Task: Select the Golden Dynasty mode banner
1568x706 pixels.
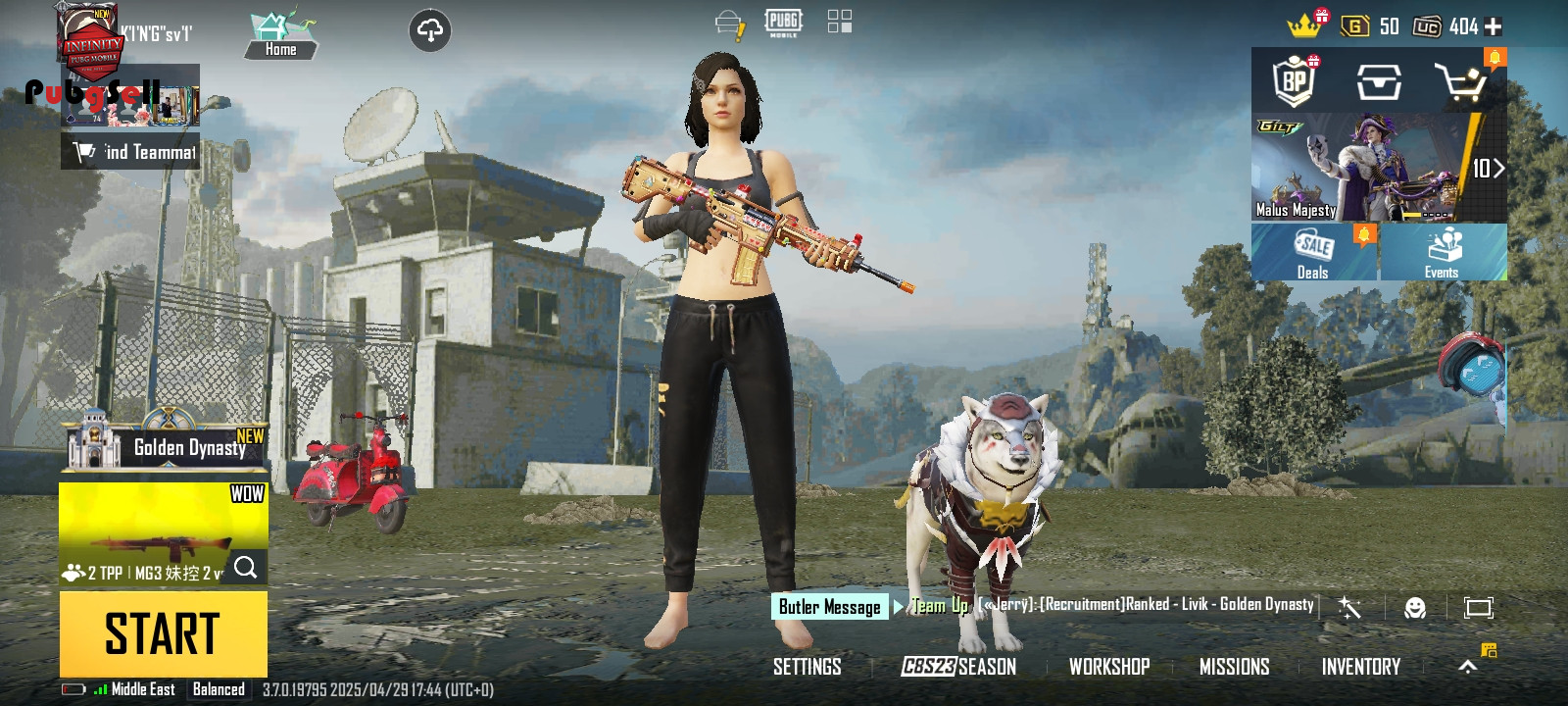Action: (x=165, y=447)
